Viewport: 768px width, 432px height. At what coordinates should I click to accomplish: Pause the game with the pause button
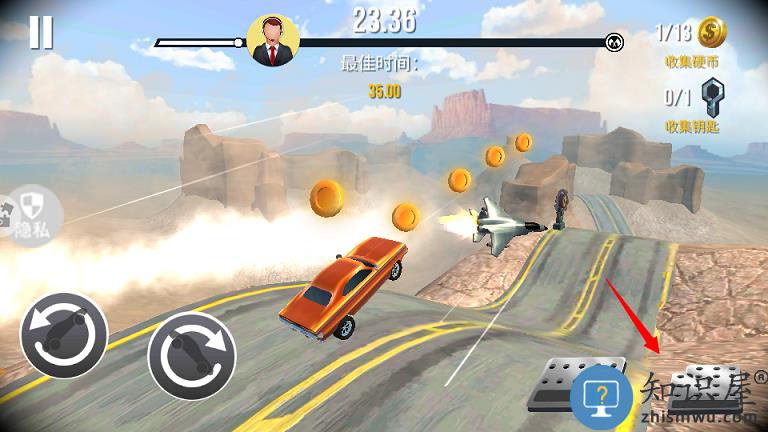[41, 32]
